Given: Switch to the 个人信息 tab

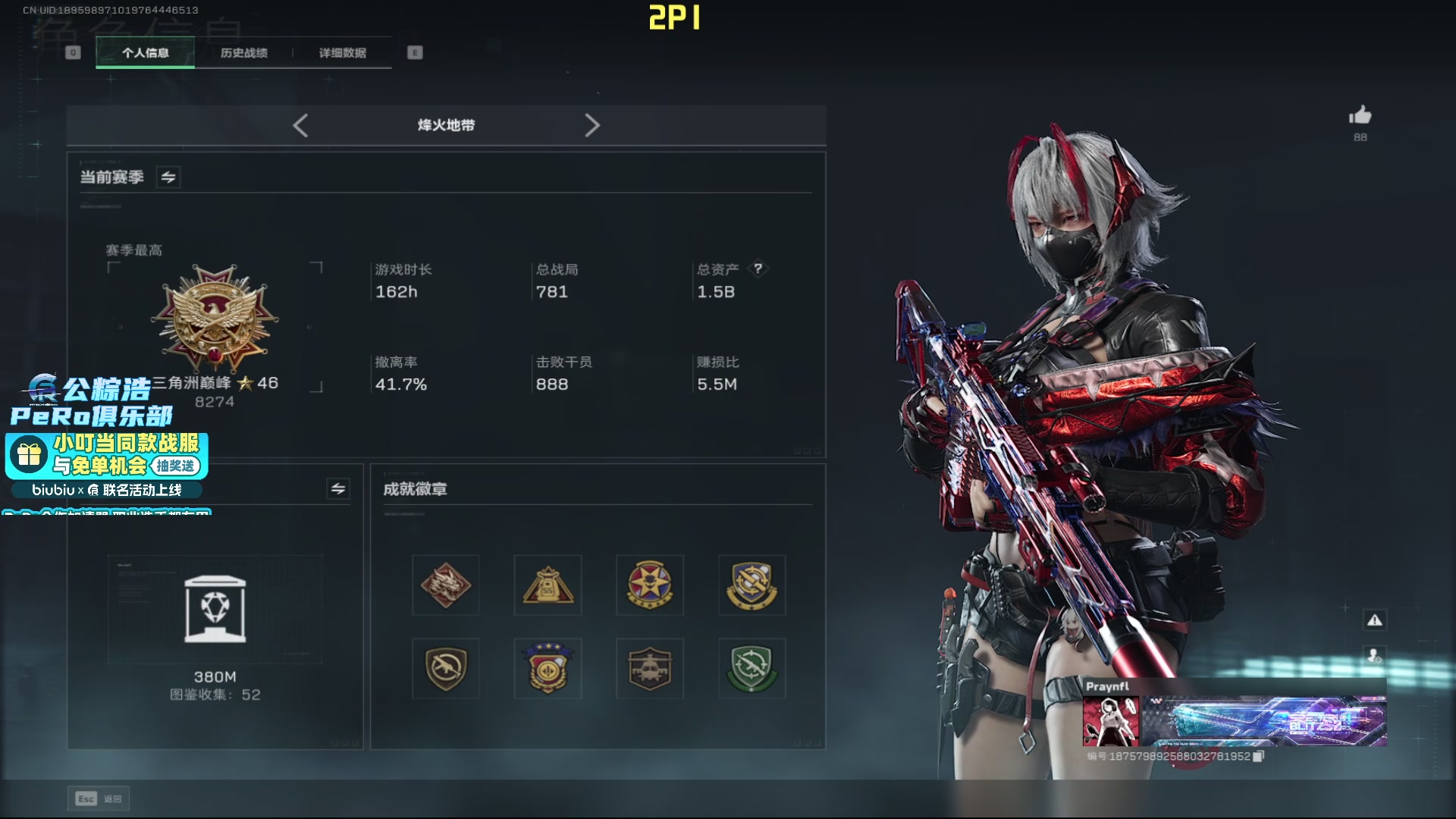Looking at the screenshot, I should (145, 53).
